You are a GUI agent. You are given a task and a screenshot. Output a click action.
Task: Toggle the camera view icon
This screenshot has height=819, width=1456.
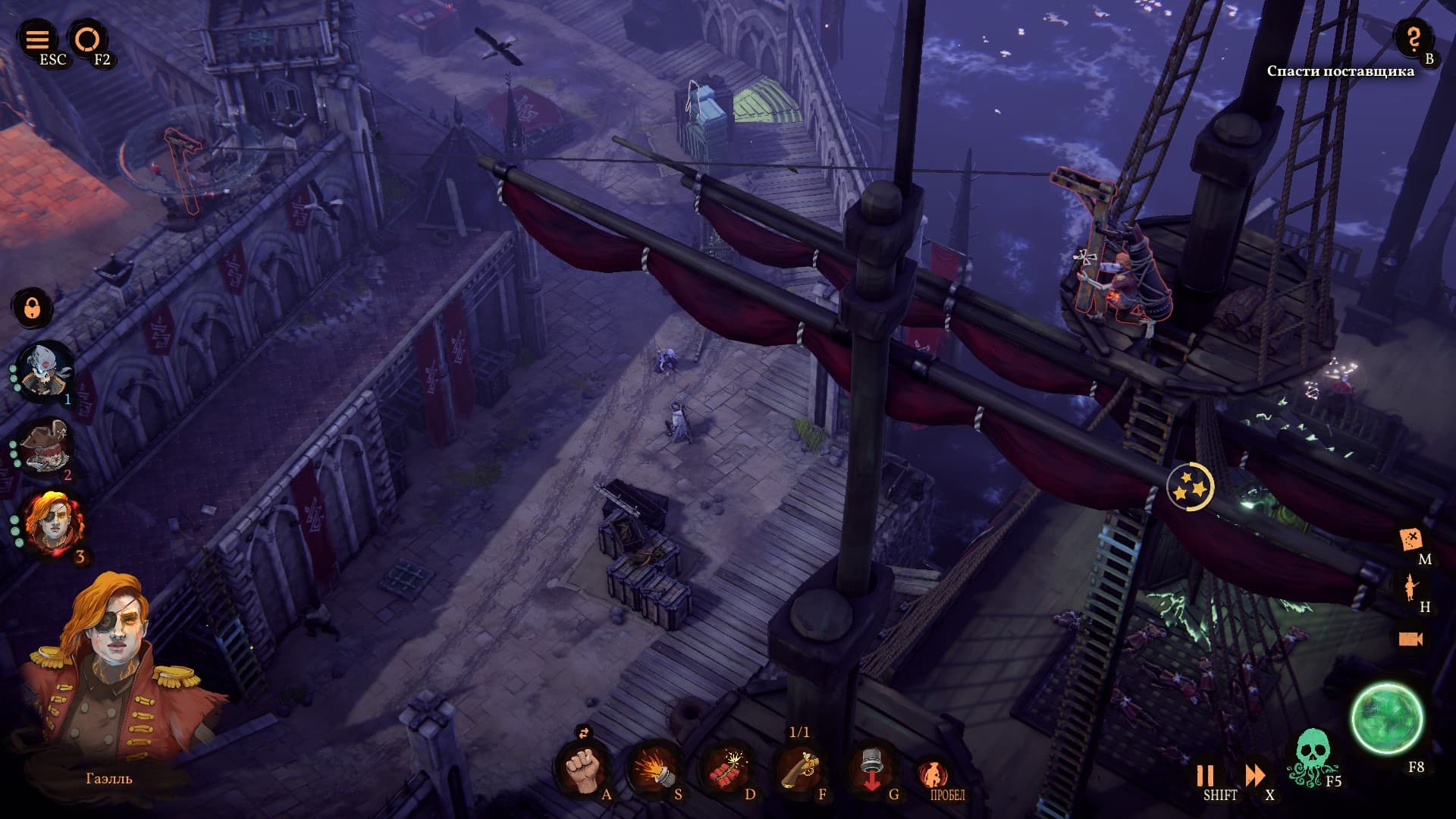click(x=1410, y=639)
